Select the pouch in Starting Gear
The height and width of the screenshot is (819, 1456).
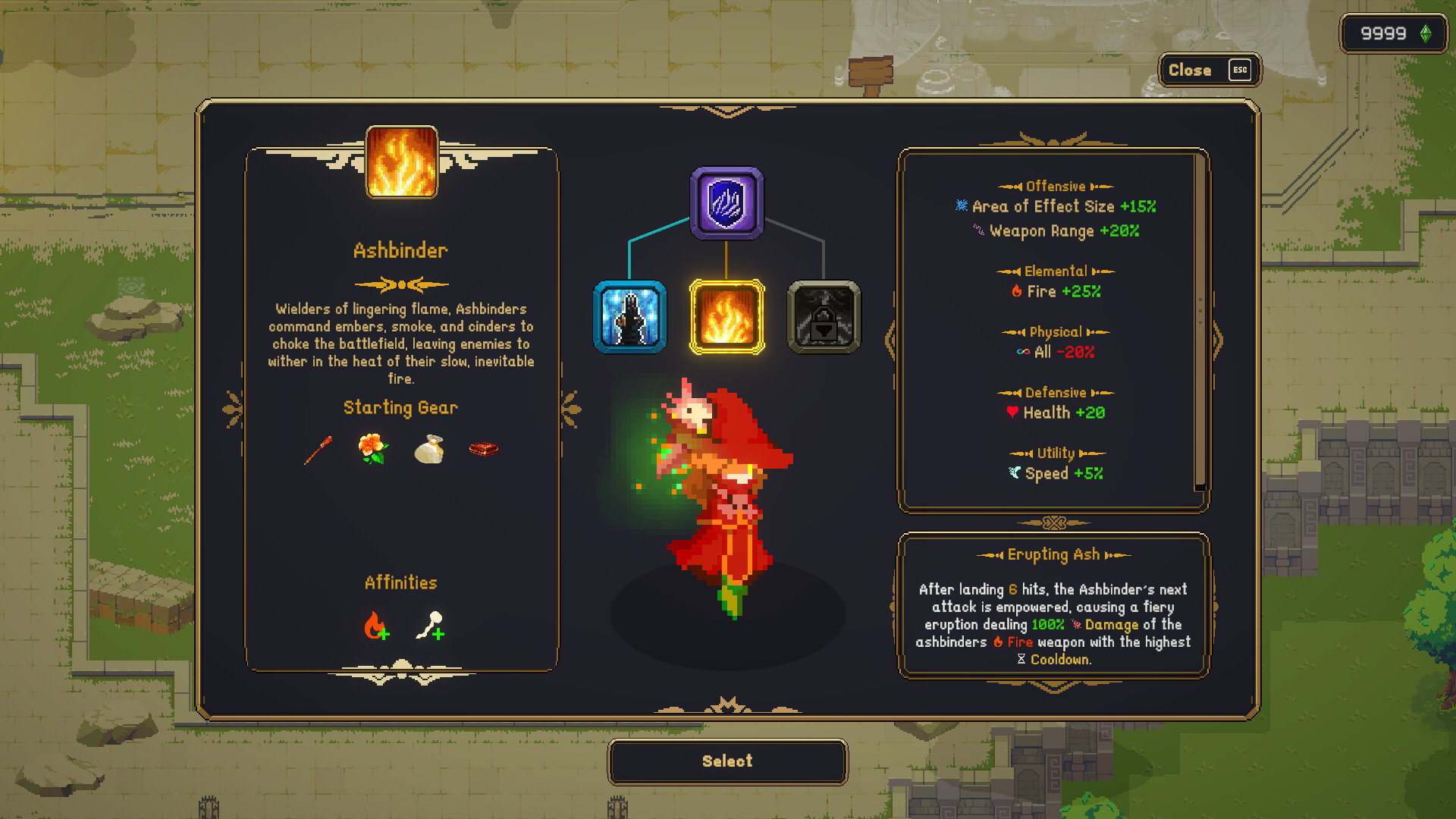click(428, 449)
